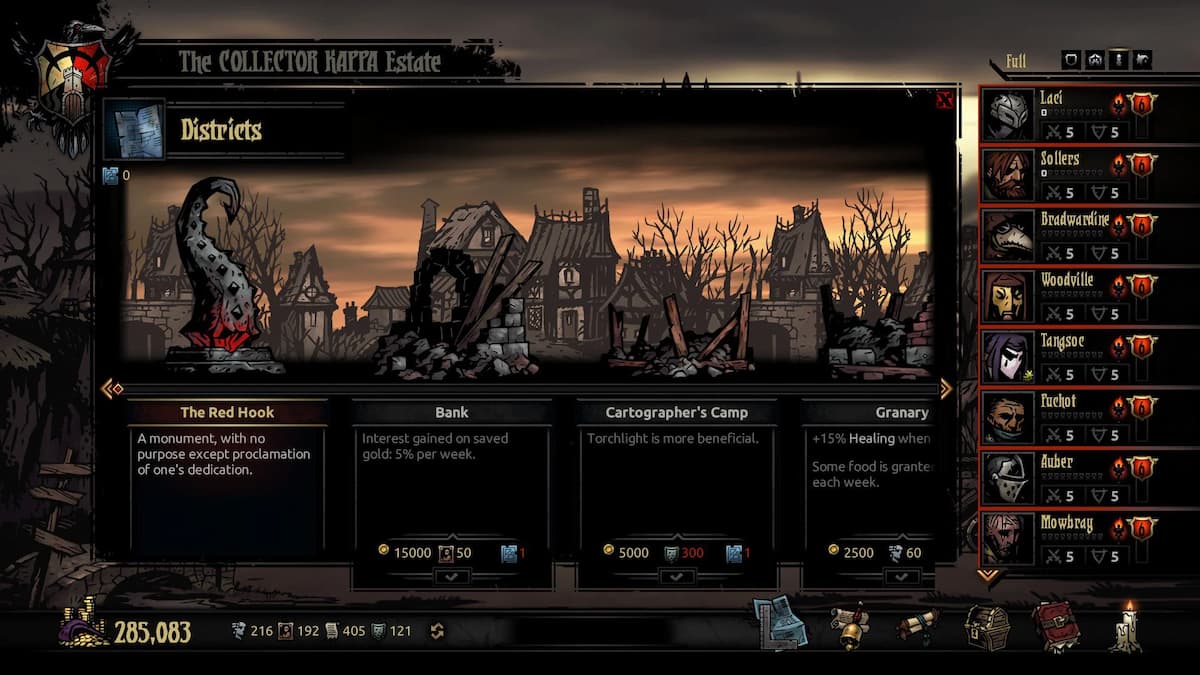Close the Districts window
The width and height of the screenshot is (1200, 675).
click(x=944, y=100)
